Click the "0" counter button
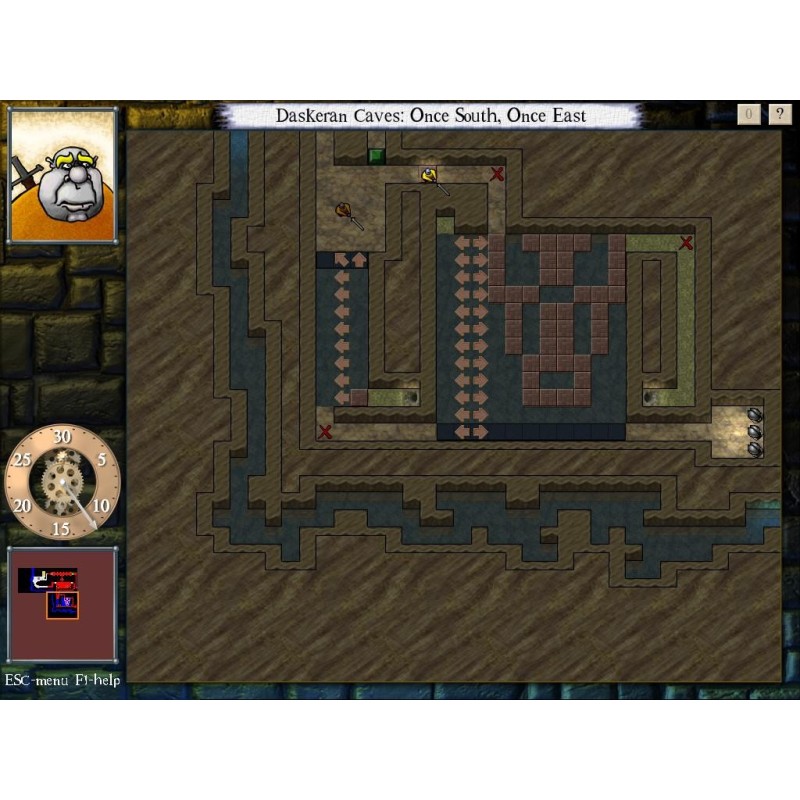800x800 pixels. tap(750, 114)
